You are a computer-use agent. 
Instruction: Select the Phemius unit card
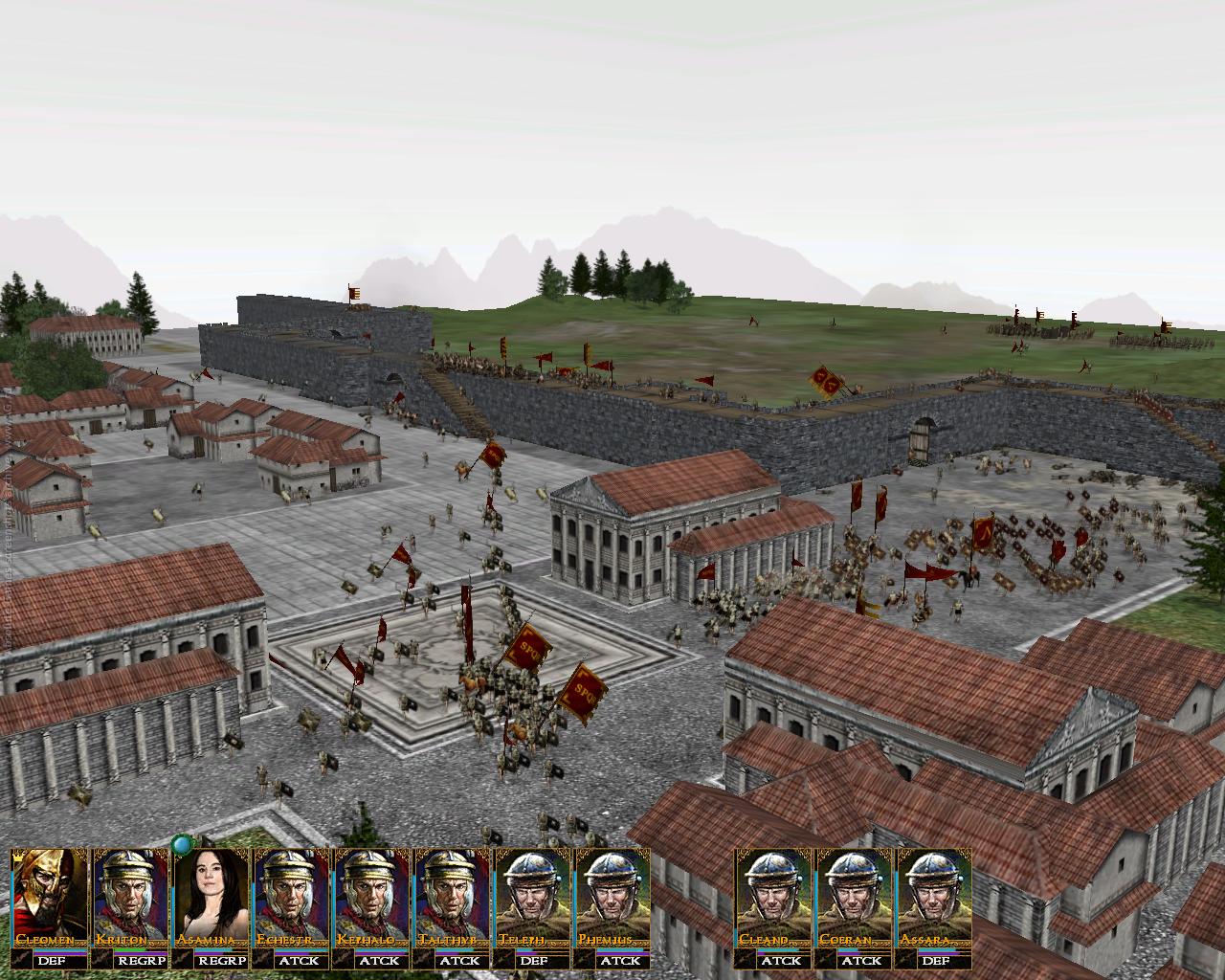click(612, 895)
